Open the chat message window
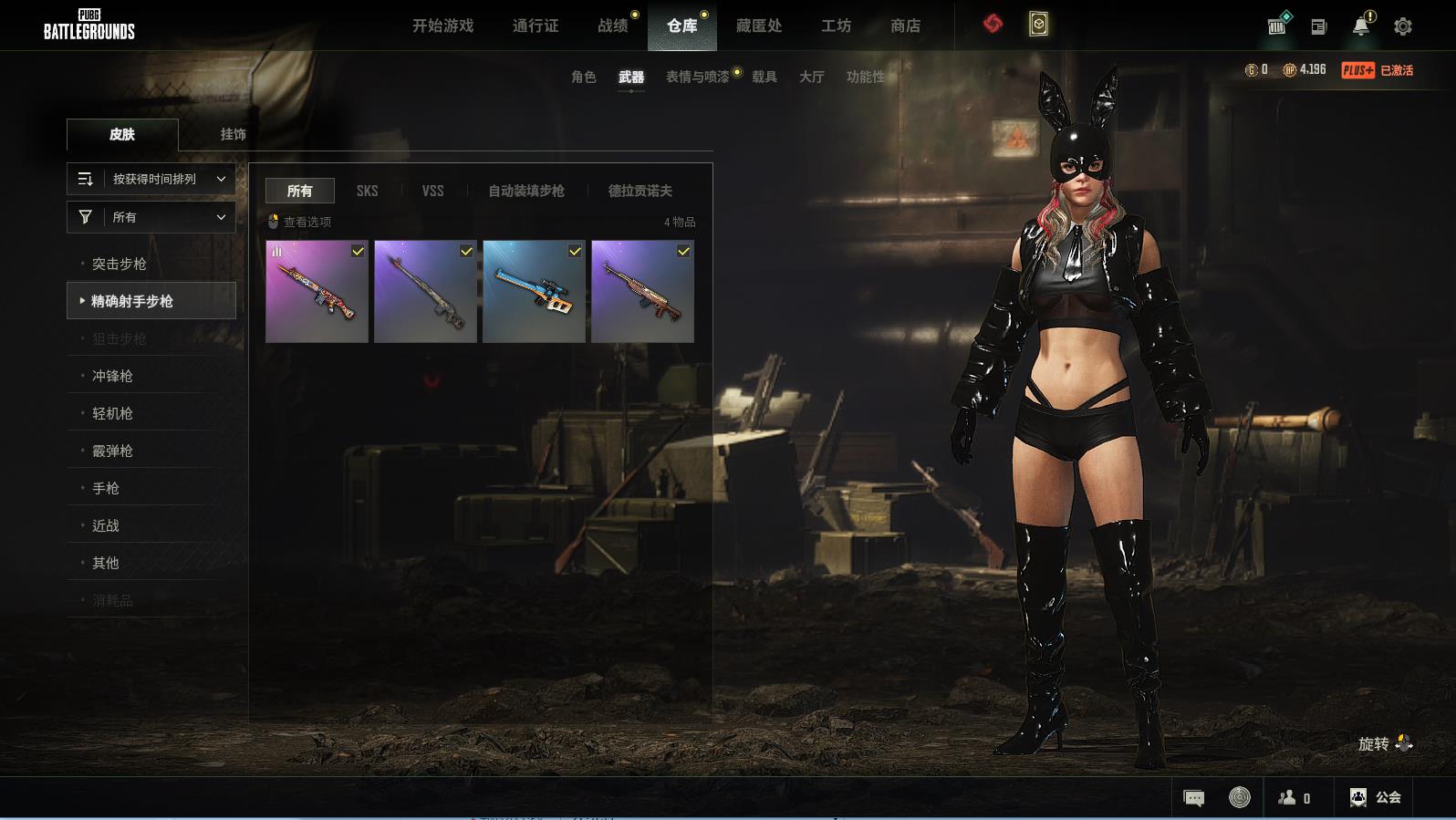 (1193, 798)
